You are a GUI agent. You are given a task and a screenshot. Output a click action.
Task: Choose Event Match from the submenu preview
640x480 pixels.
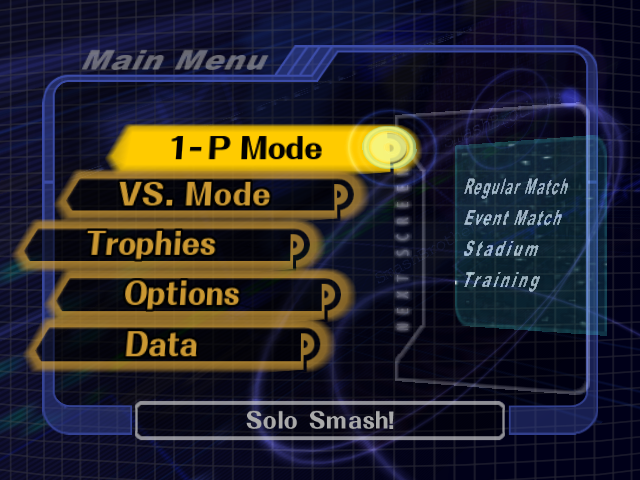[x=513, y=218]
